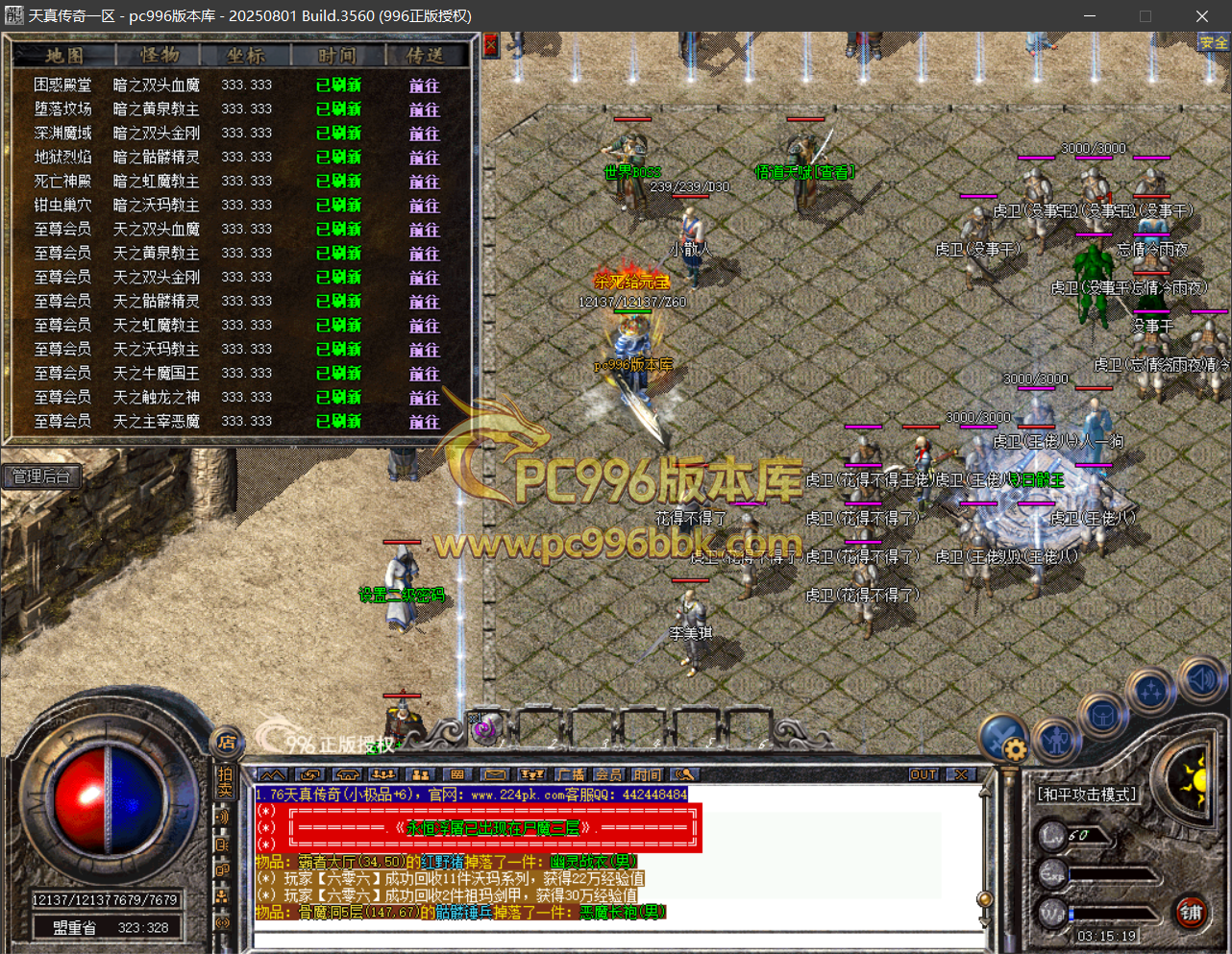Select the purple orb hotbar item

point(483,729)
